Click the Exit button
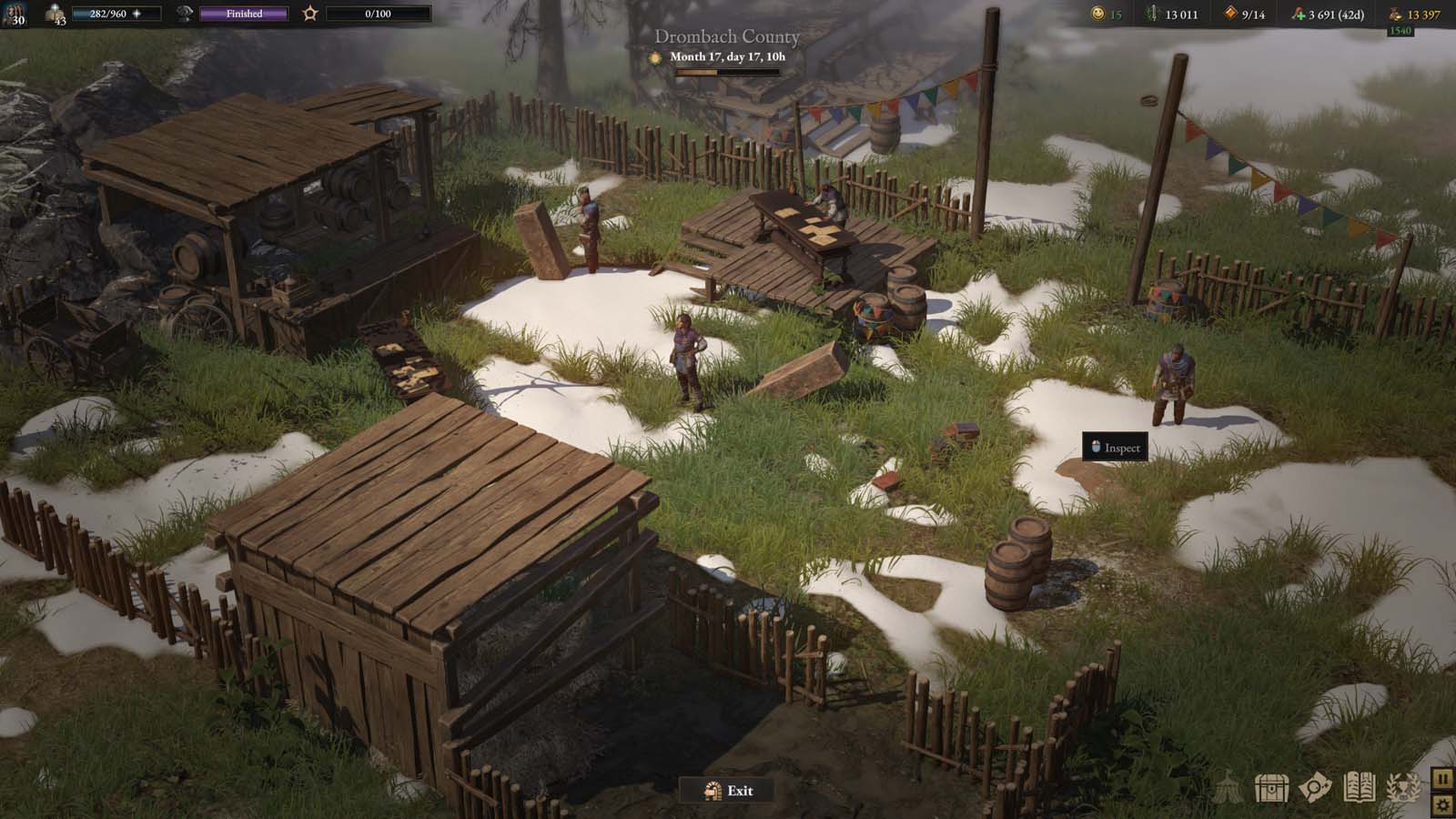This screenshot has height=819, width=1456. click(728, 791)
